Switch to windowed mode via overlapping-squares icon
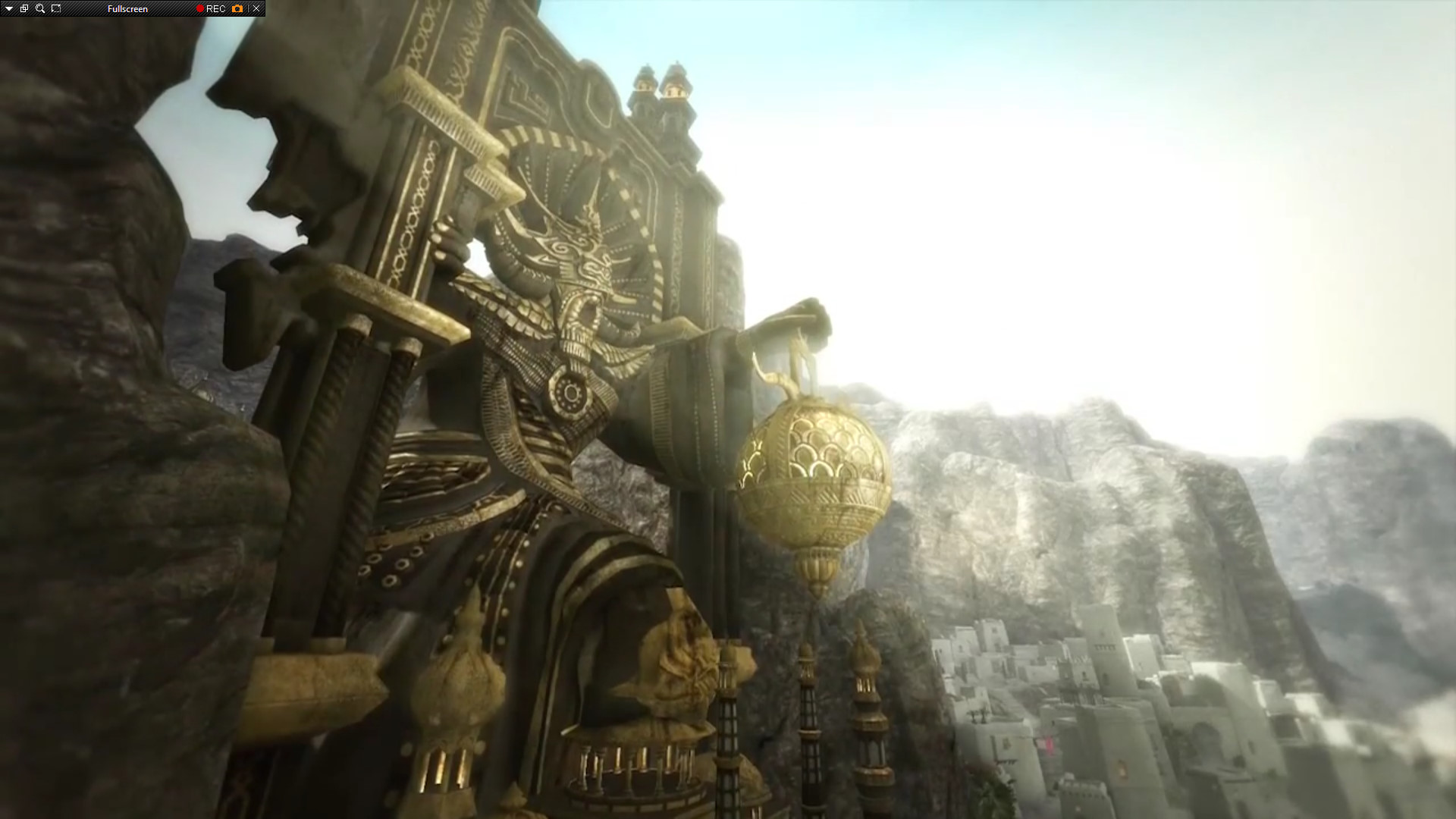This screenshot has height=819, width=1456. click(24, 8)
